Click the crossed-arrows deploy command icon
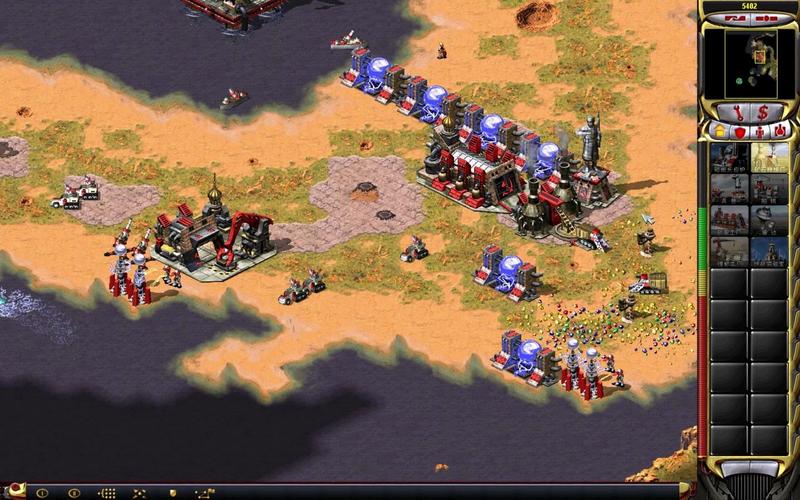The width and height of the screenshot is (800, 500). (x=140, y=493)
